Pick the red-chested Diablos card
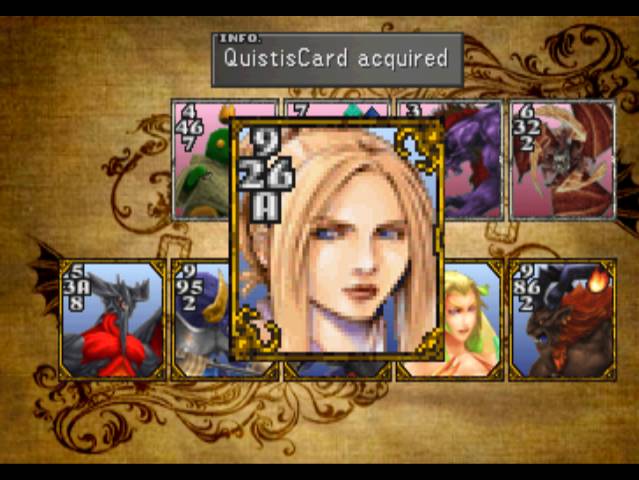639x480 pixels. tap(113, 320)
